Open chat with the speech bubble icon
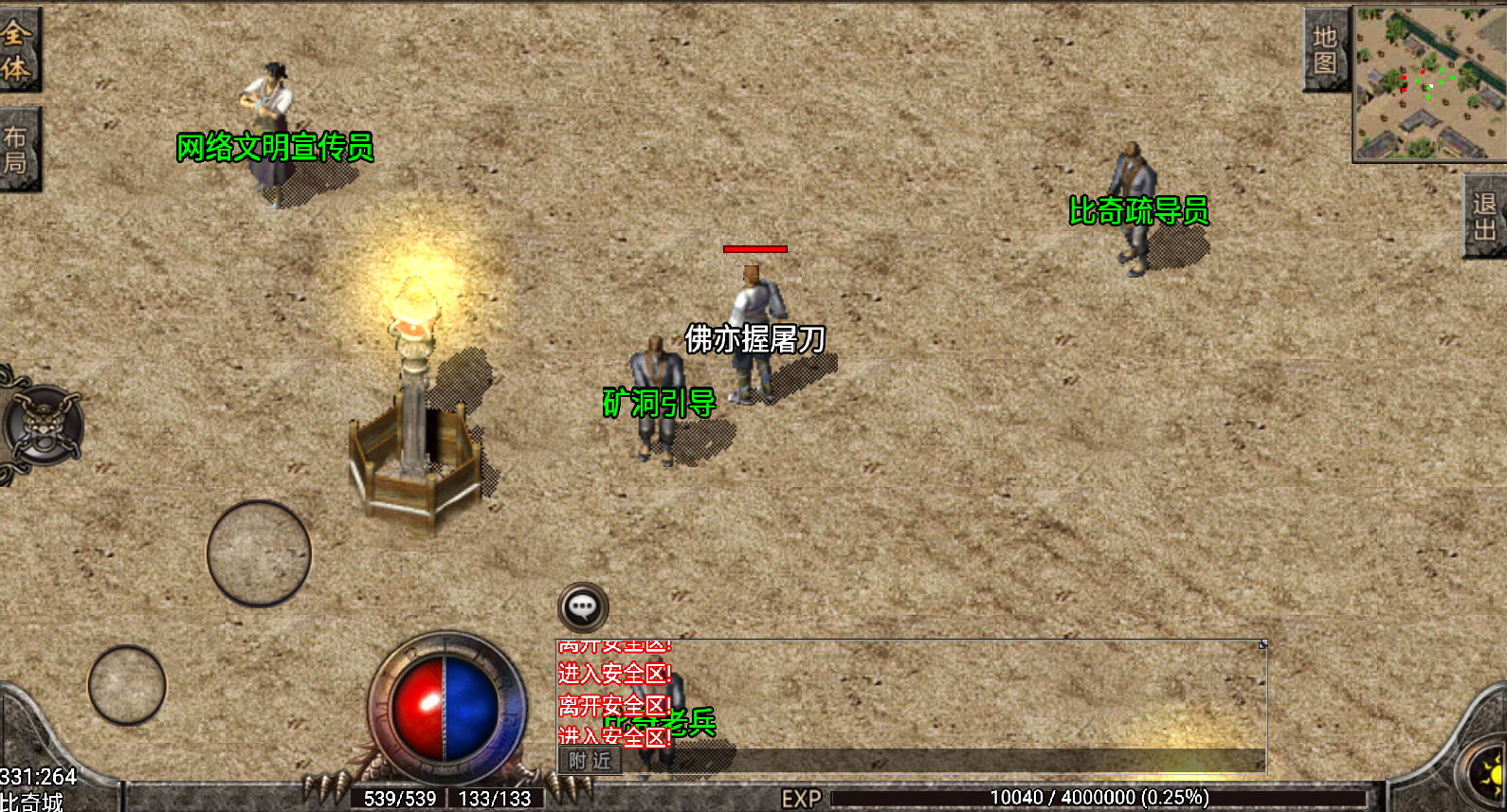 click(x=583, y=607)
